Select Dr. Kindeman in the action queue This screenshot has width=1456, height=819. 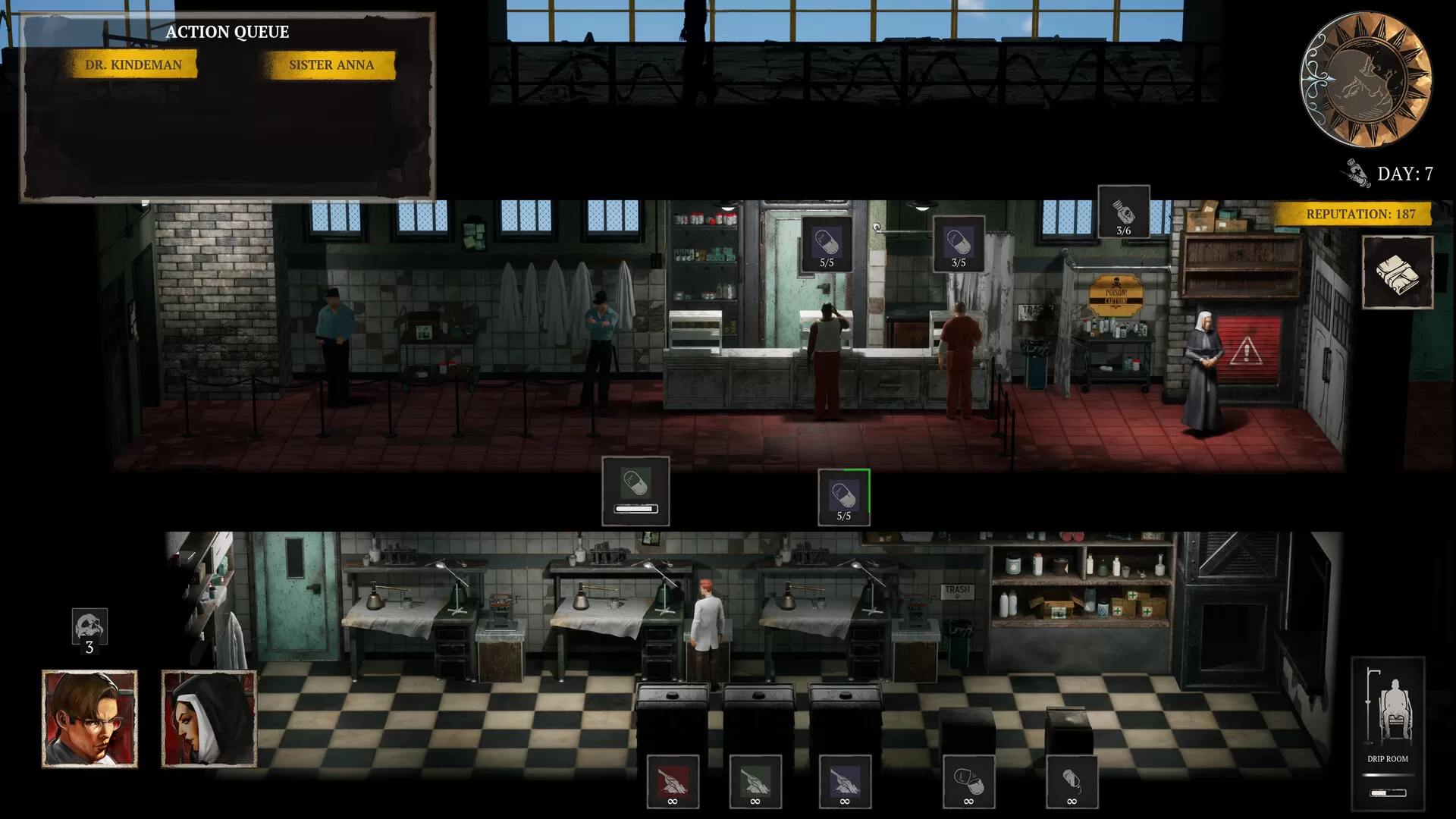pos(133,65)
